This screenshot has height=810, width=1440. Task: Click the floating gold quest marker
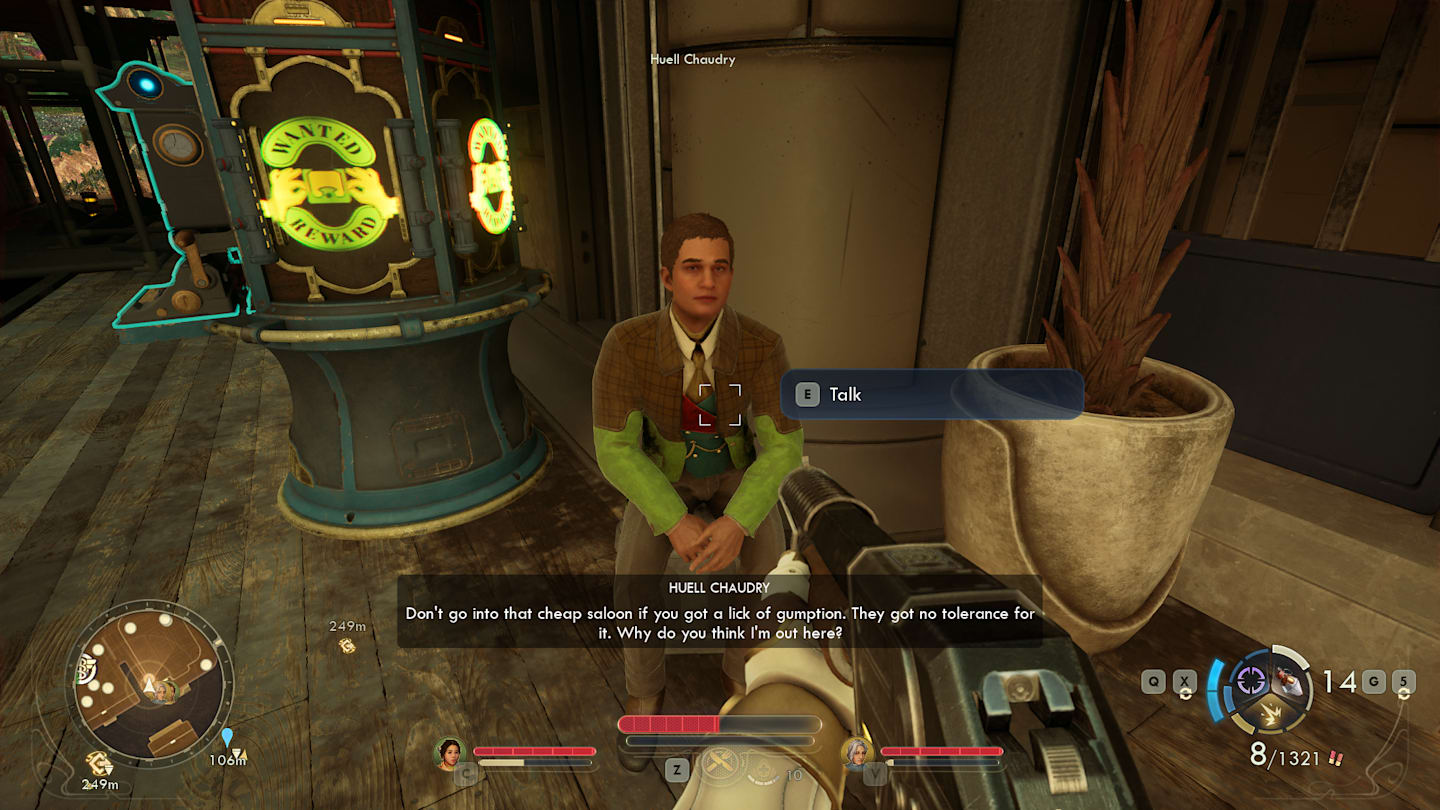(347, 645)
